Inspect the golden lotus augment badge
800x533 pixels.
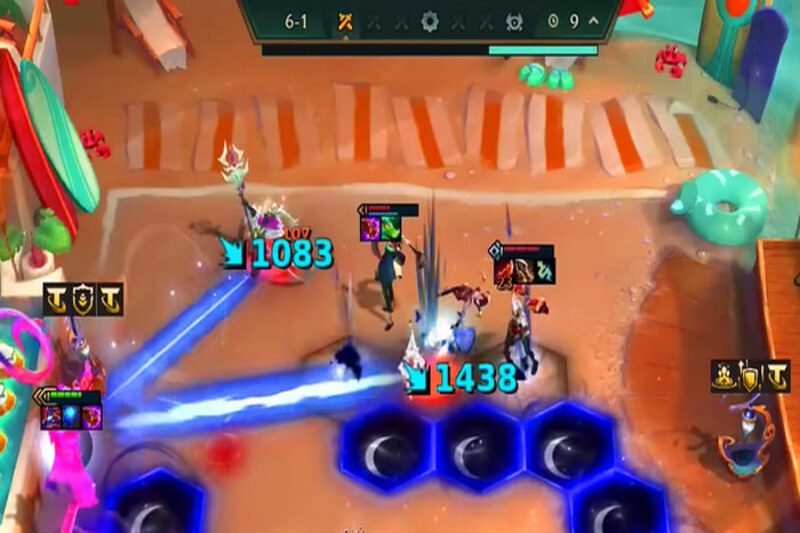coord(725,376)
